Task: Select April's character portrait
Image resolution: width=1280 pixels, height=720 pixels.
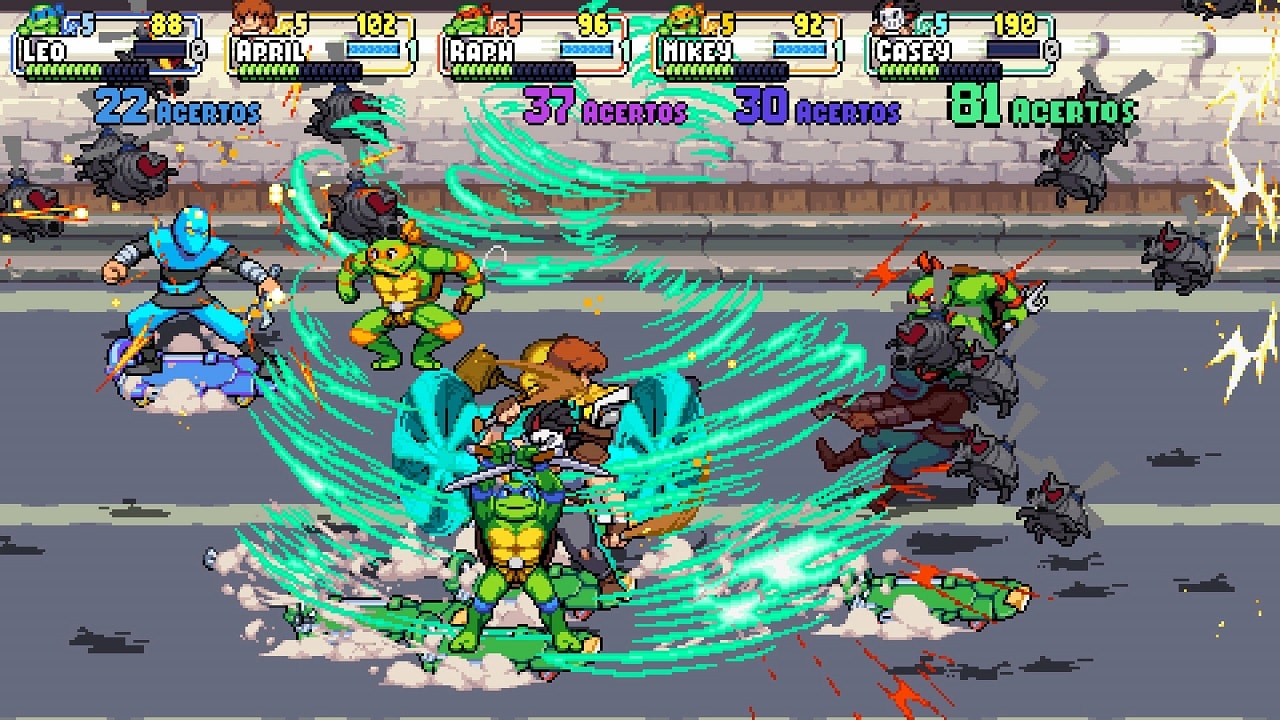Action: coord(252,17)
